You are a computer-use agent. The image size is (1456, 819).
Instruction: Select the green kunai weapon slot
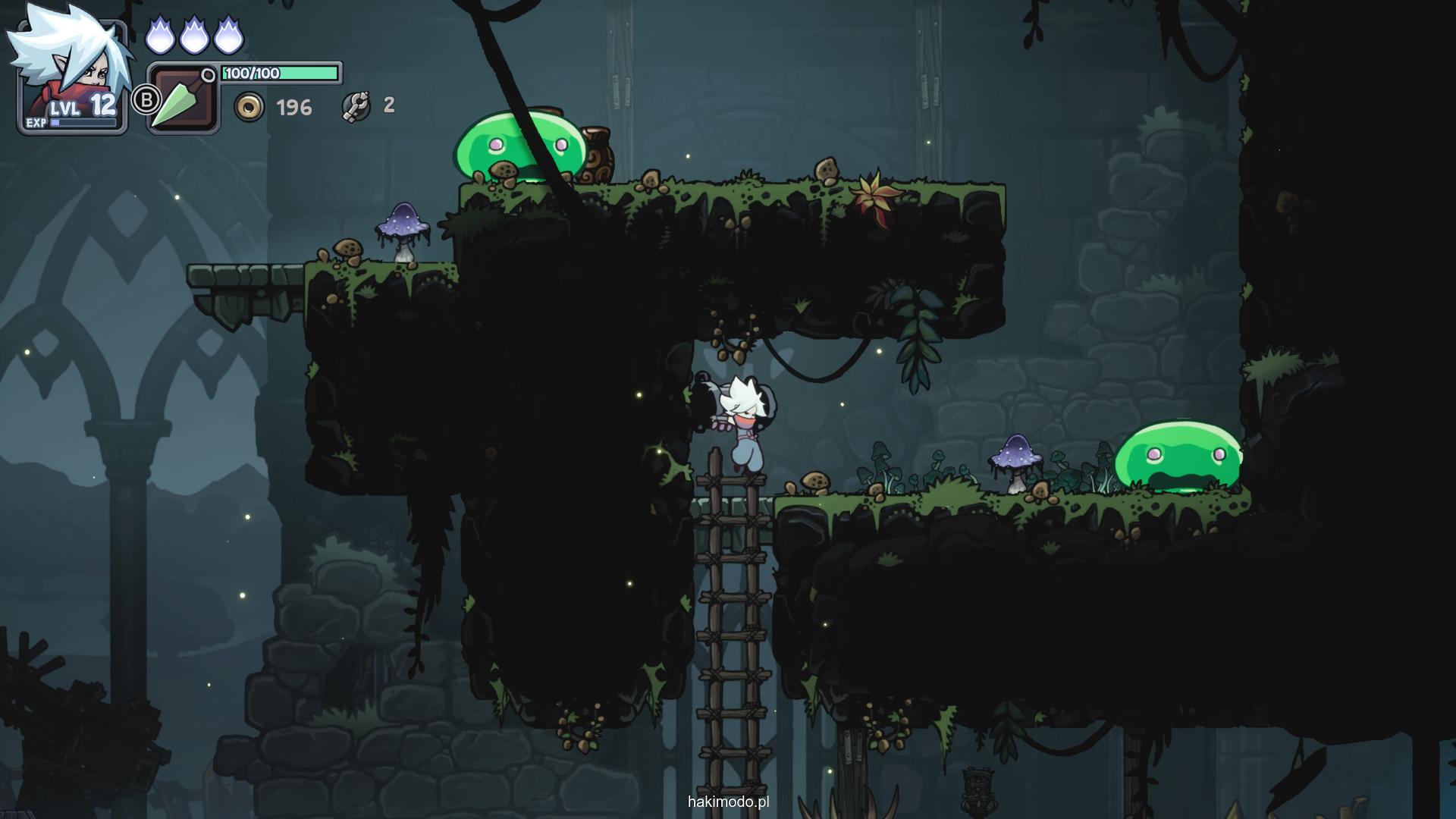[182, 99]
